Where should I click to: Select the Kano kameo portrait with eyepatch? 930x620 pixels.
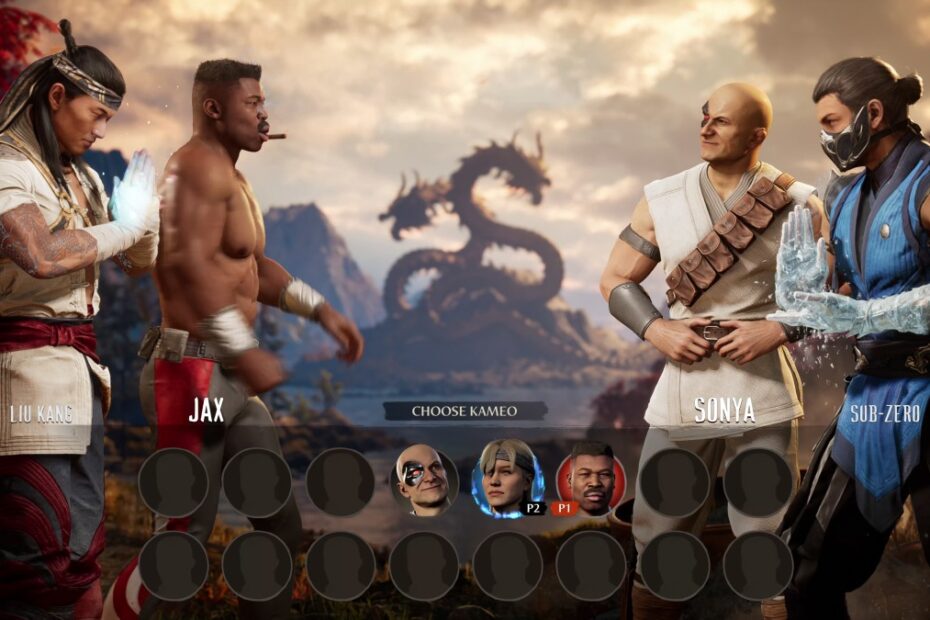[424, 481]
